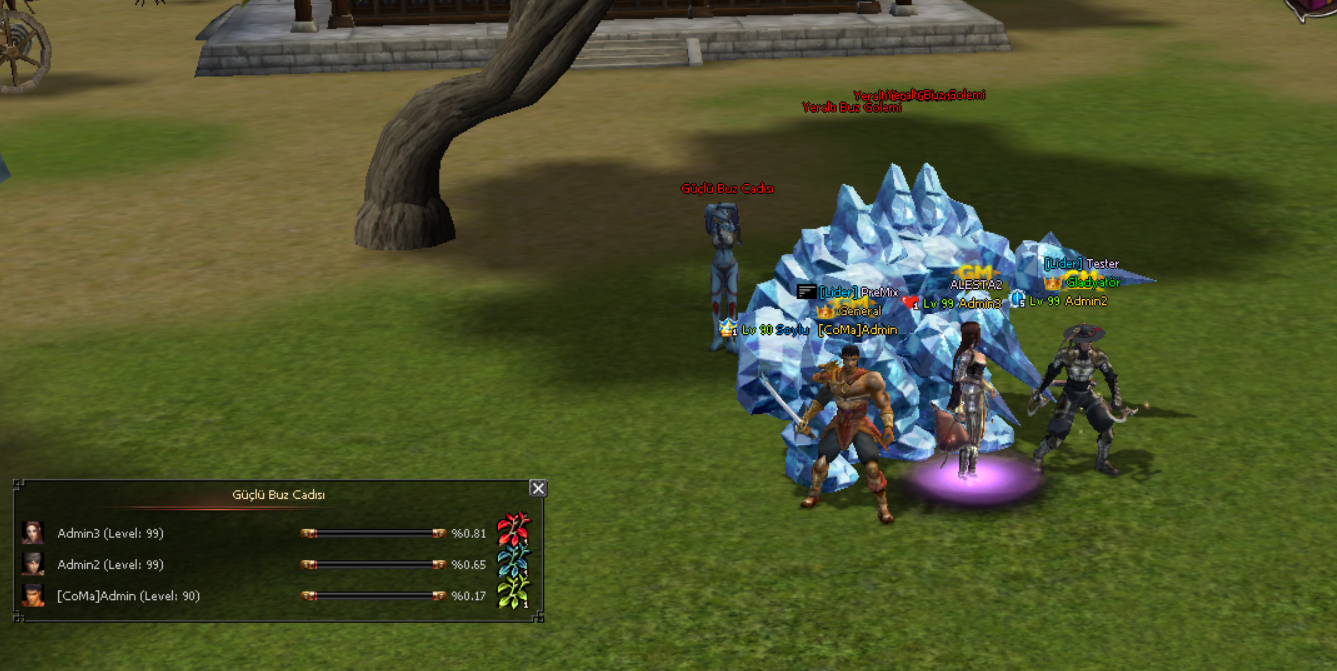Click the green herb reward icon

tap(514, 592)
